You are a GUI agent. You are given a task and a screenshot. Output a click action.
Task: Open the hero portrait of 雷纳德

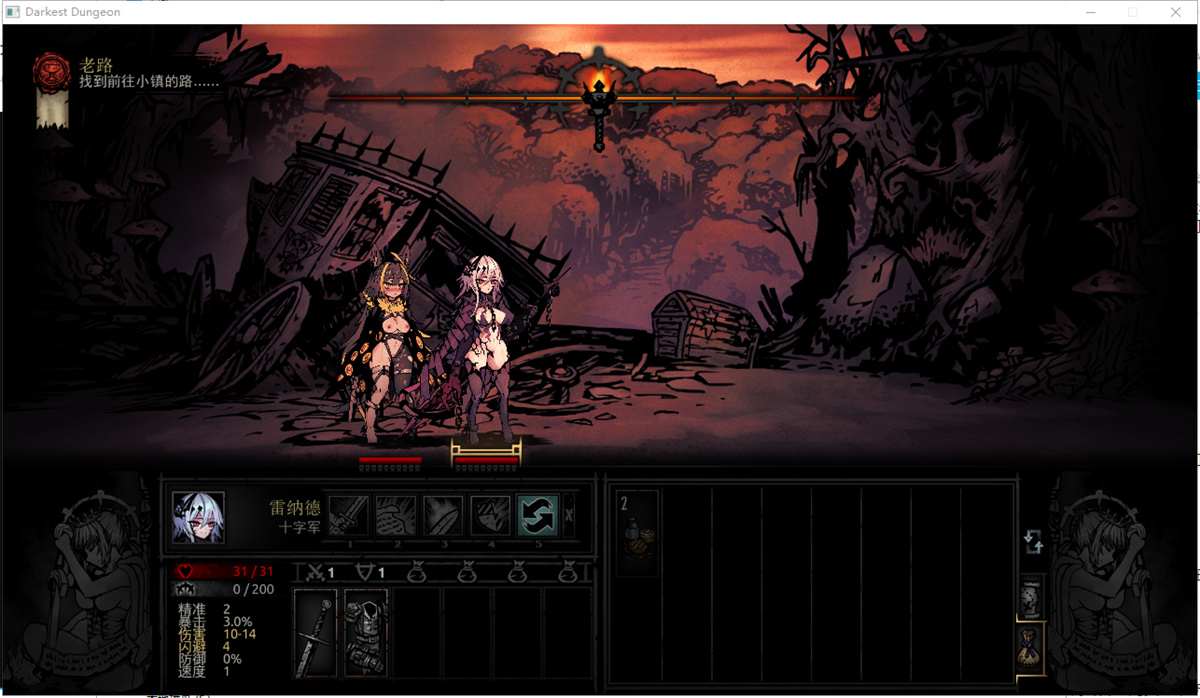(198, 517)
